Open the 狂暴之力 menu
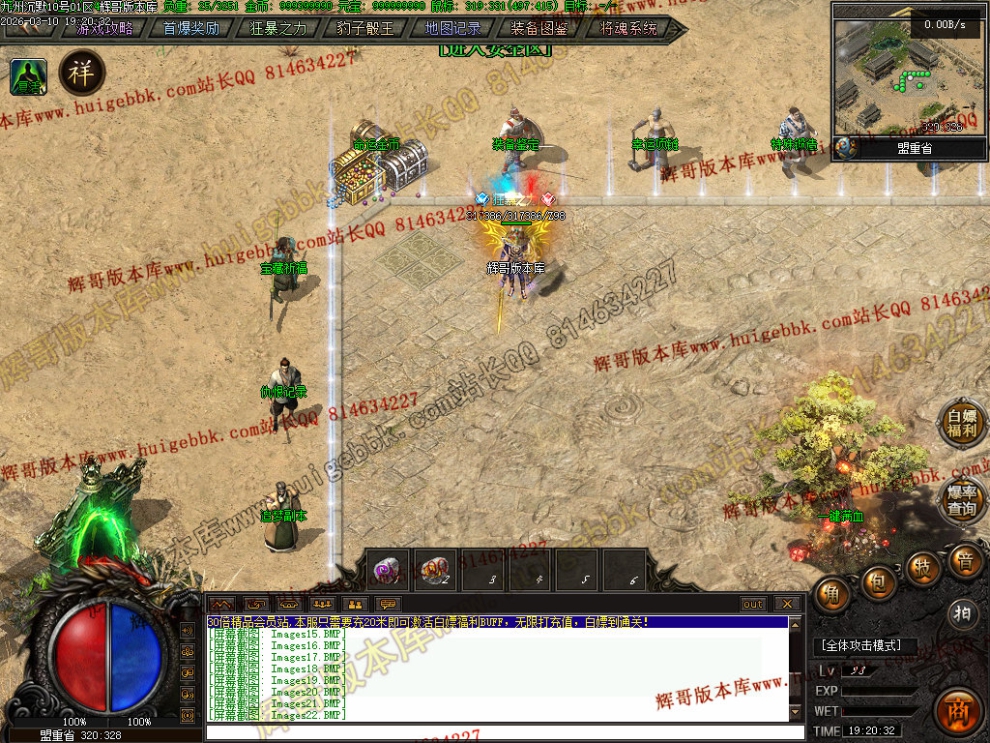This screenshot has width=990, height=743. point(278,29)
